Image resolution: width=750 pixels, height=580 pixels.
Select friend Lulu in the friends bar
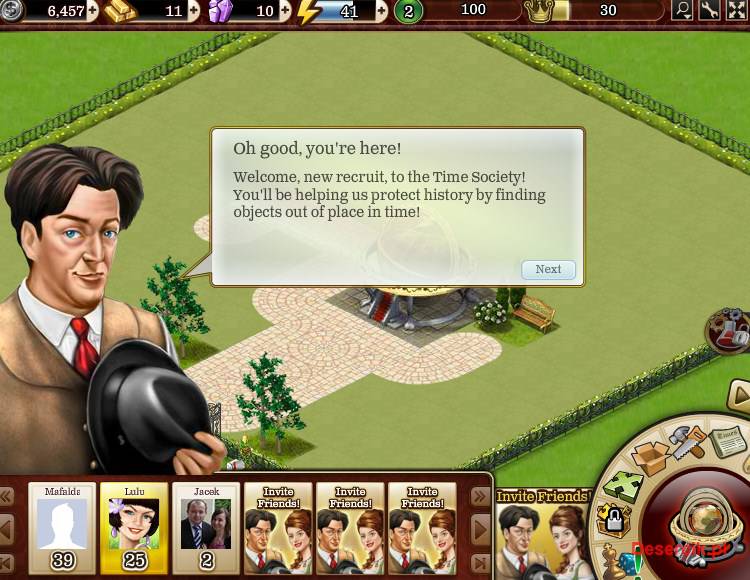134,527
